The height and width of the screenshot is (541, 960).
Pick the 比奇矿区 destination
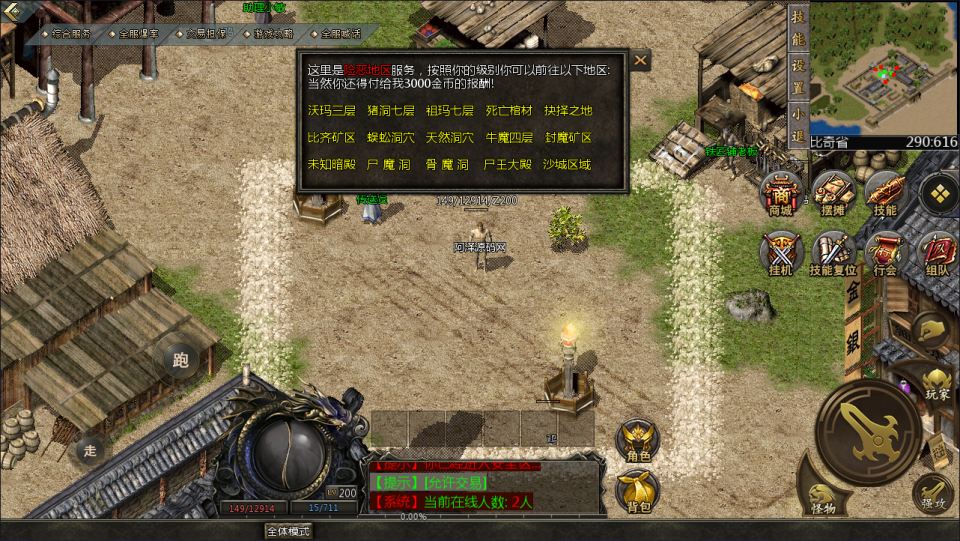331,137
